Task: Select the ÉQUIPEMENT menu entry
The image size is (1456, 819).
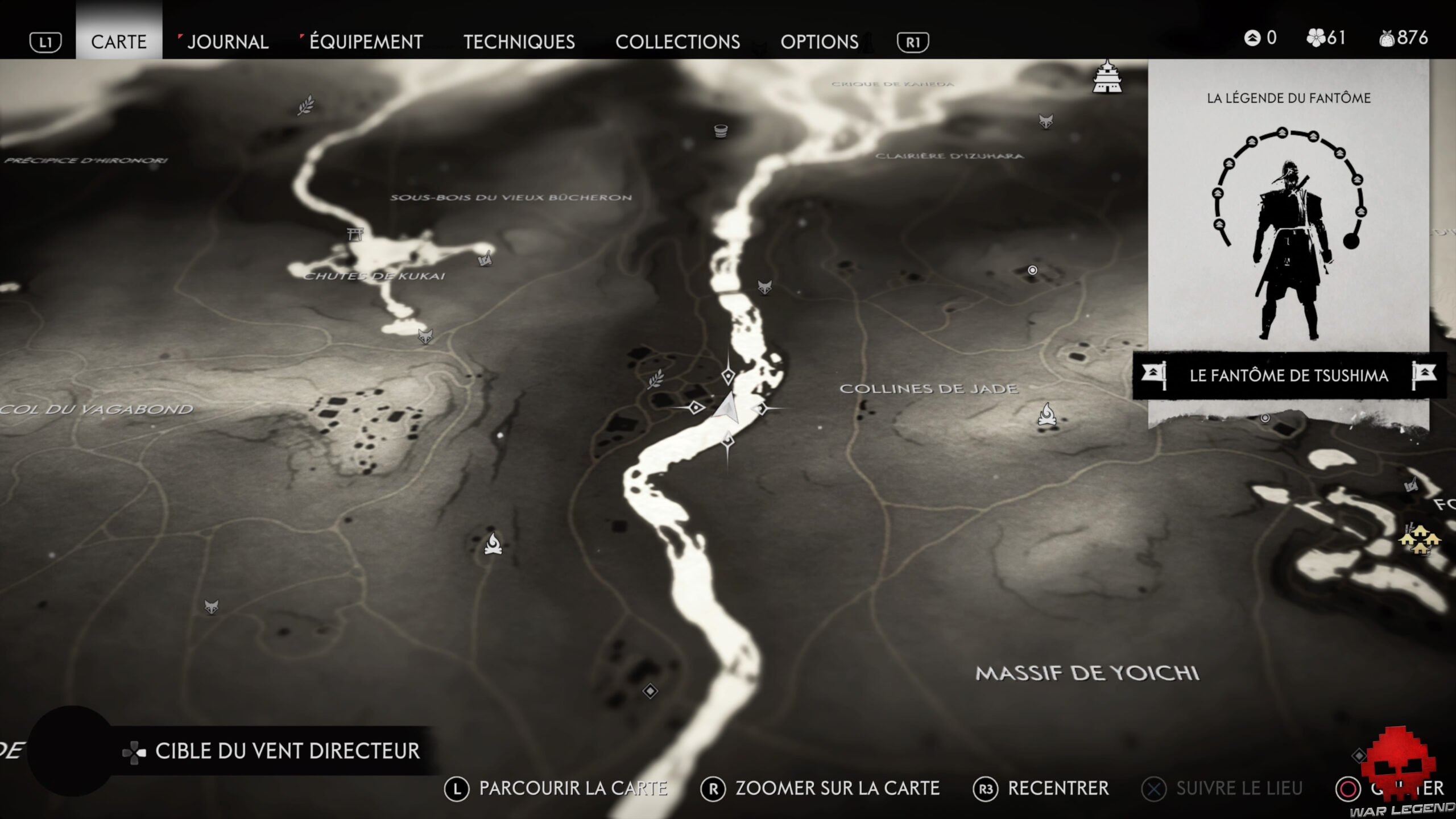Action: pos(364,42)
